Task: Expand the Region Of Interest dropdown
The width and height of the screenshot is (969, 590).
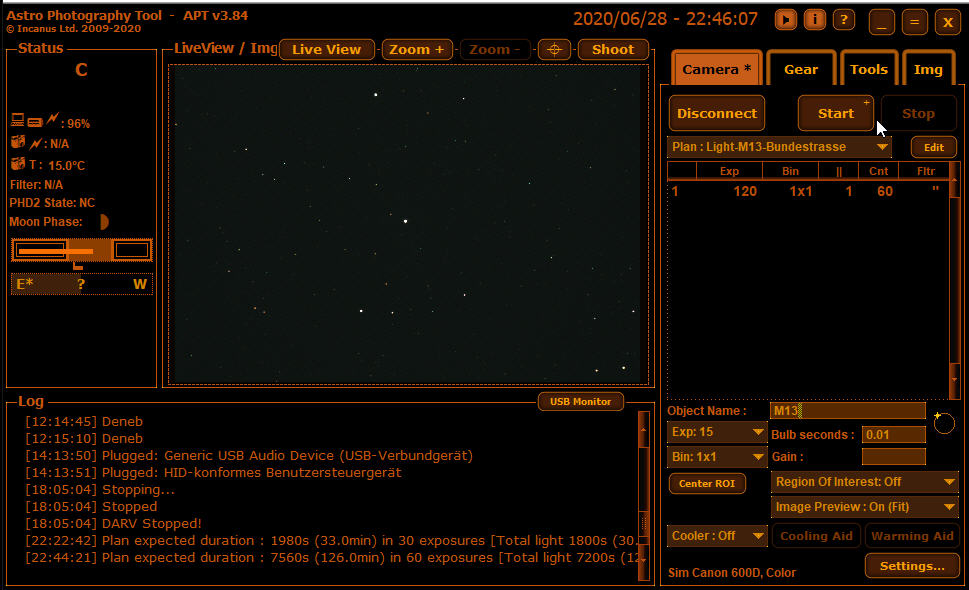Action: (x=864, y=482)
